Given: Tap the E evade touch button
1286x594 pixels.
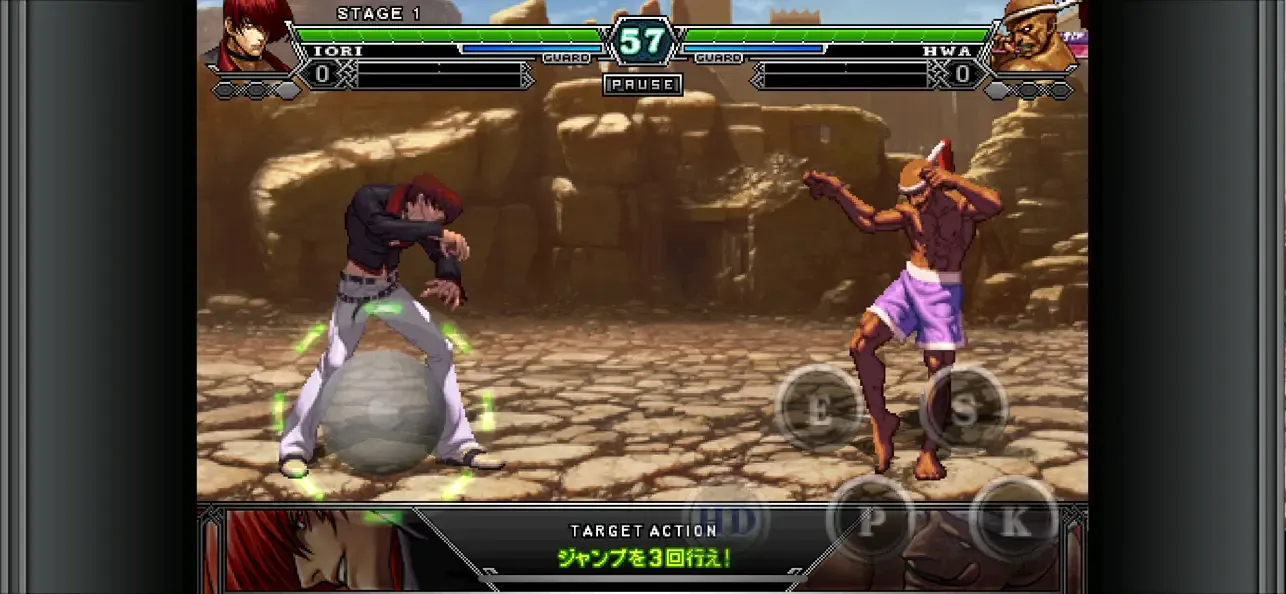Looking at the screenshot, I should 819,408.
